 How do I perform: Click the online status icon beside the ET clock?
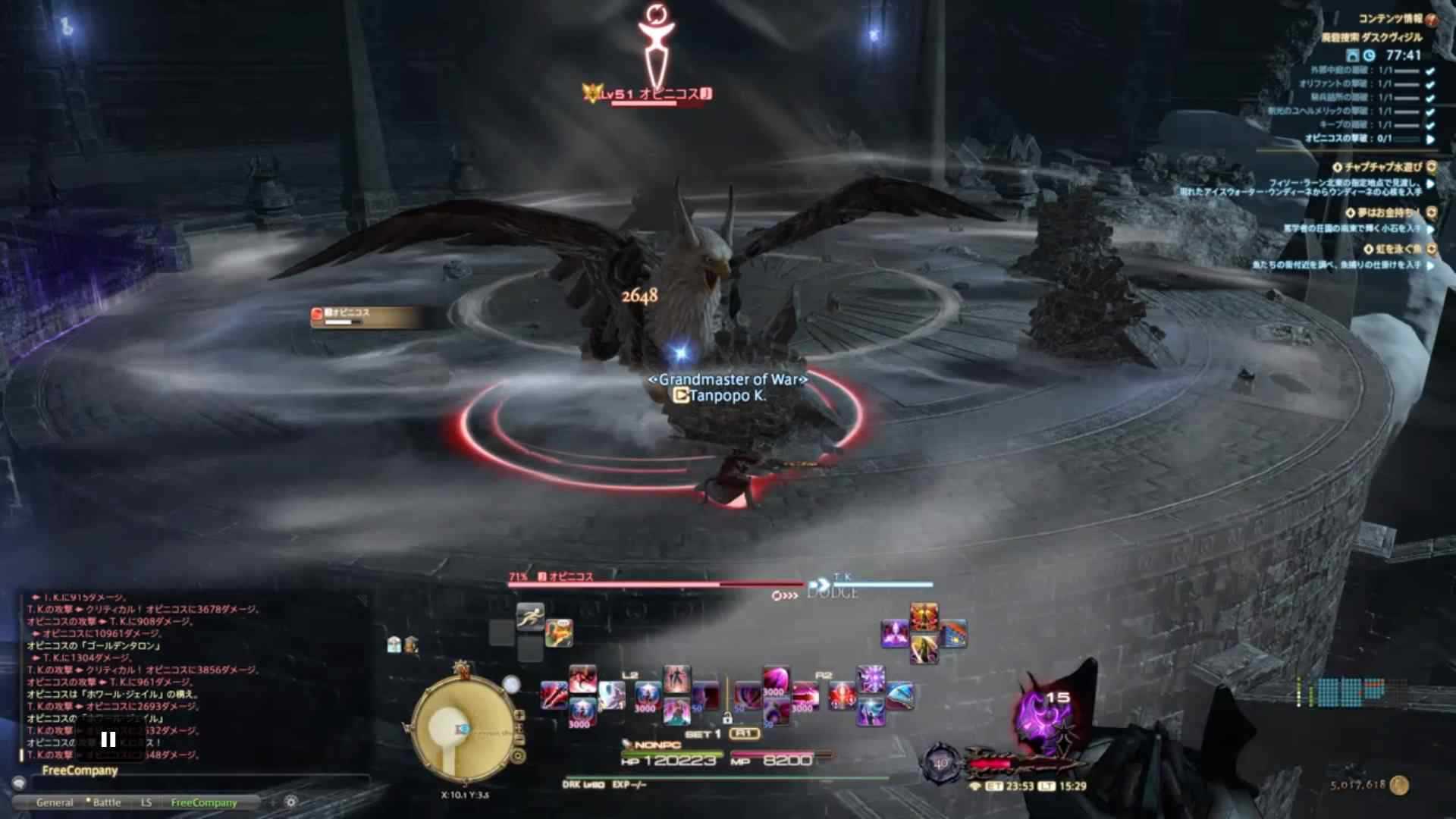click(x=976, y=786)
